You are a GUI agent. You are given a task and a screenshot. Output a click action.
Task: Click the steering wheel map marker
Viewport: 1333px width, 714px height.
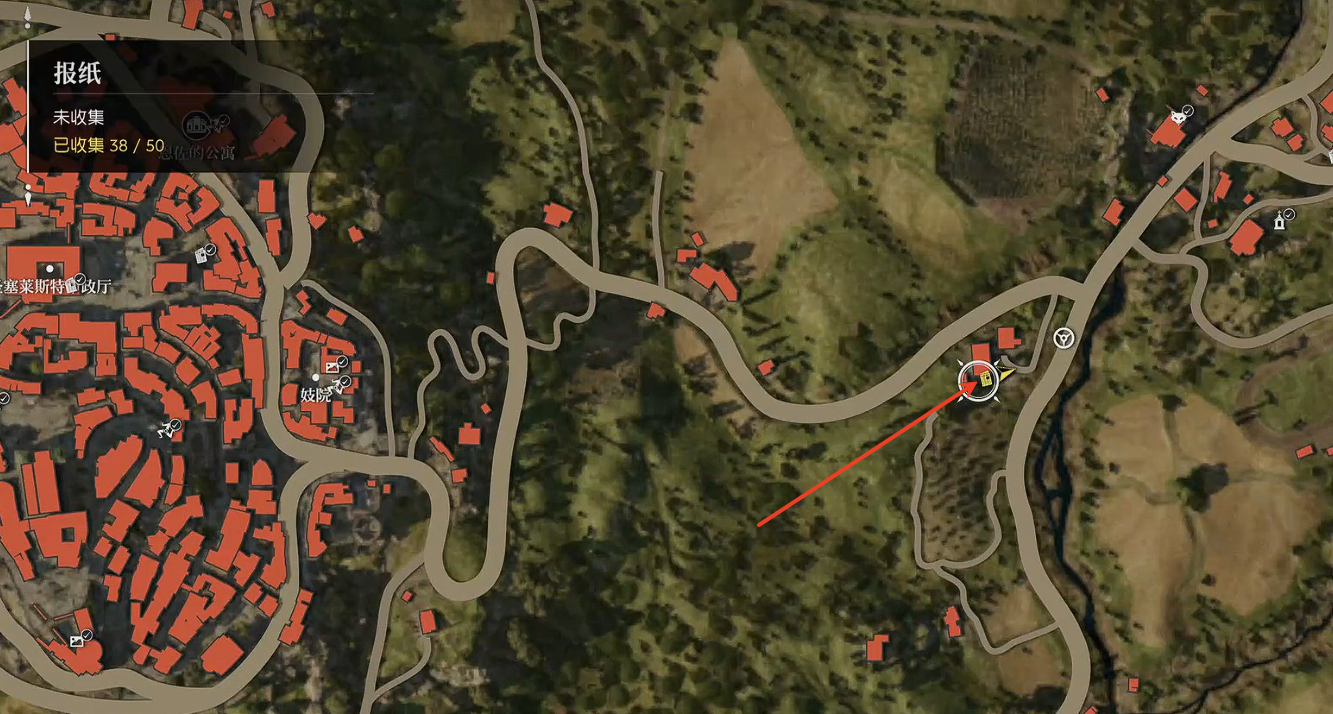click(1064, 338)
